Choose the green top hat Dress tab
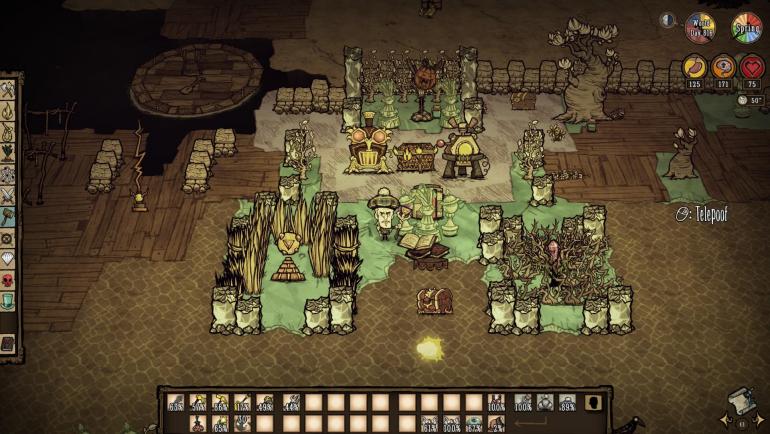770x434 pixels. [9, 302]
